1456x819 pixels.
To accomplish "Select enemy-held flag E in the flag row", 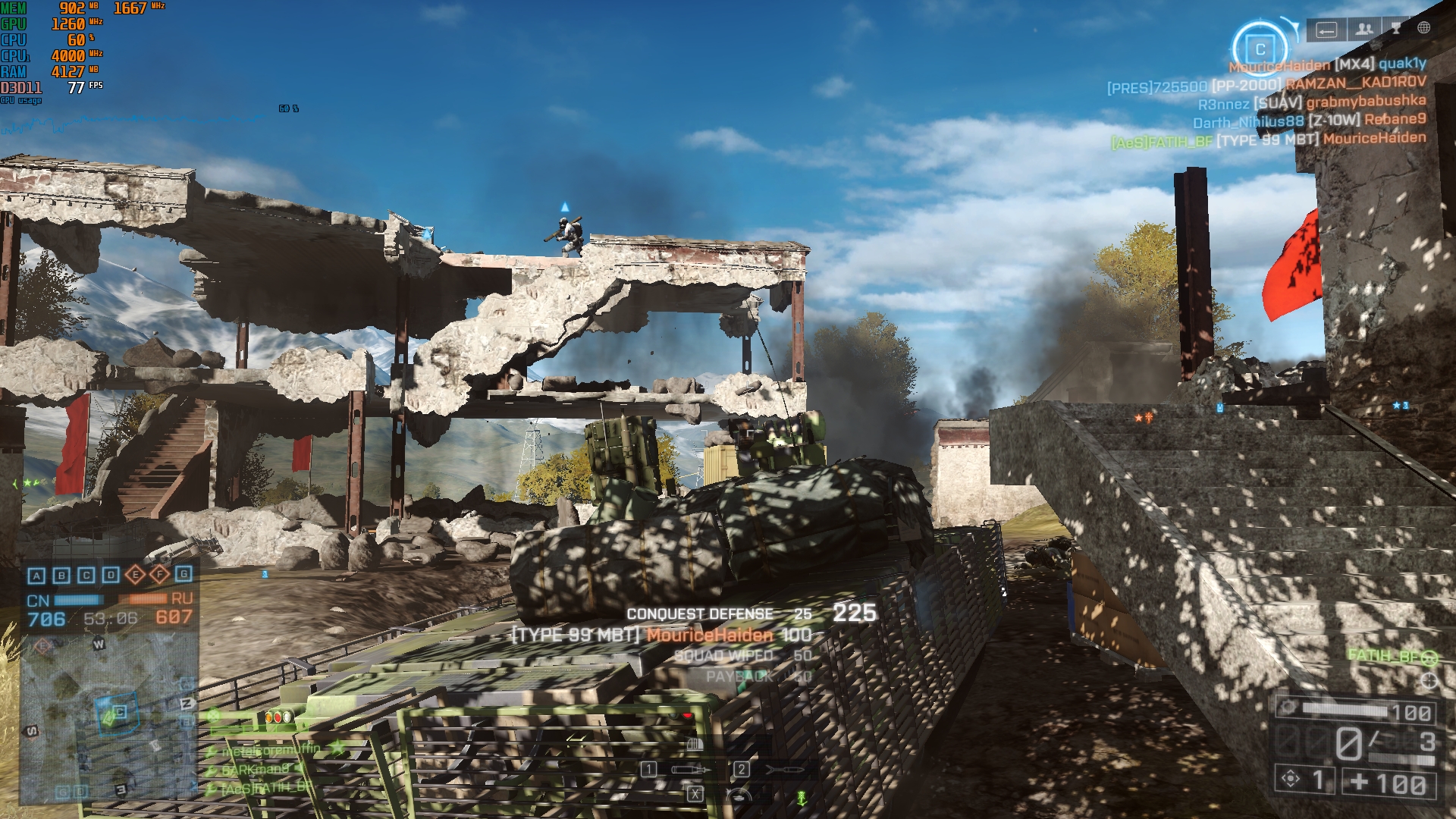I will tap(135, 575).
